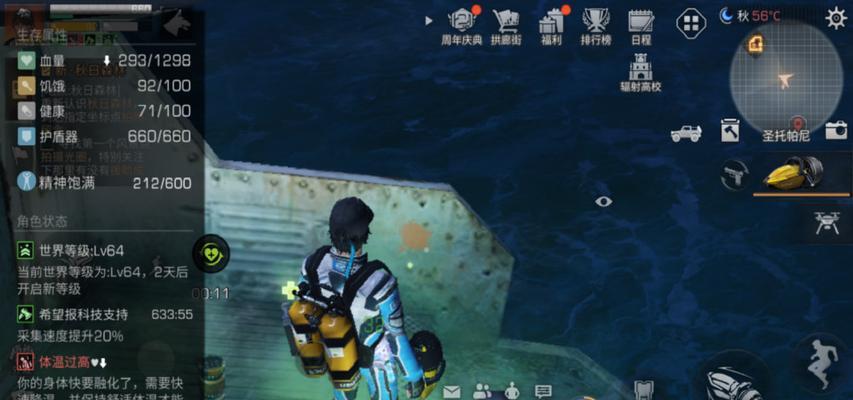The height and width of the screenshot is (400, 853).
Task: Activate the drone icon
Action: (x=827, y=223)
